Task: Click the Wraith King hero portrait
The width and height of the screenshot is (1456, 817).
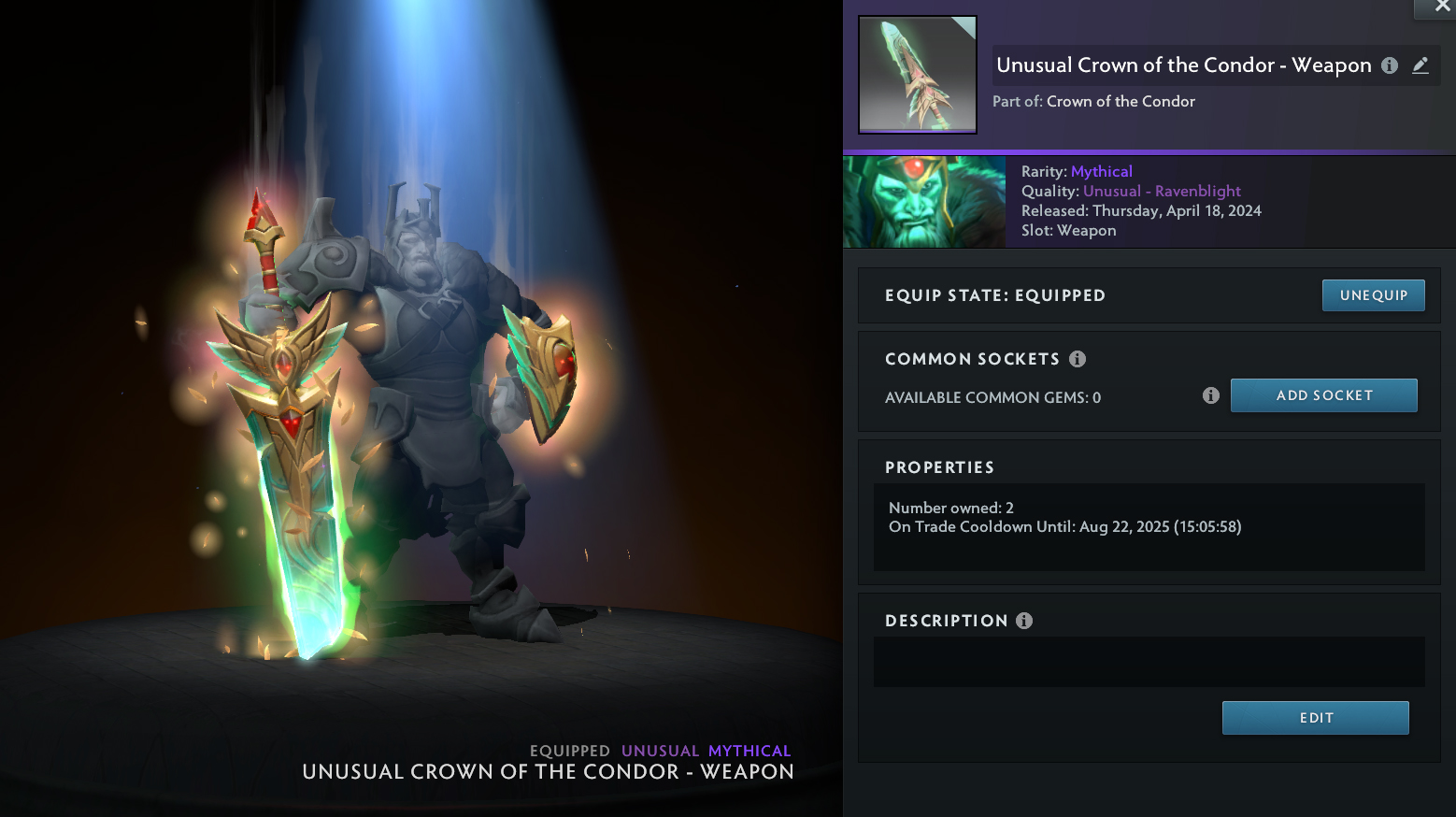Action: [924, 202]
